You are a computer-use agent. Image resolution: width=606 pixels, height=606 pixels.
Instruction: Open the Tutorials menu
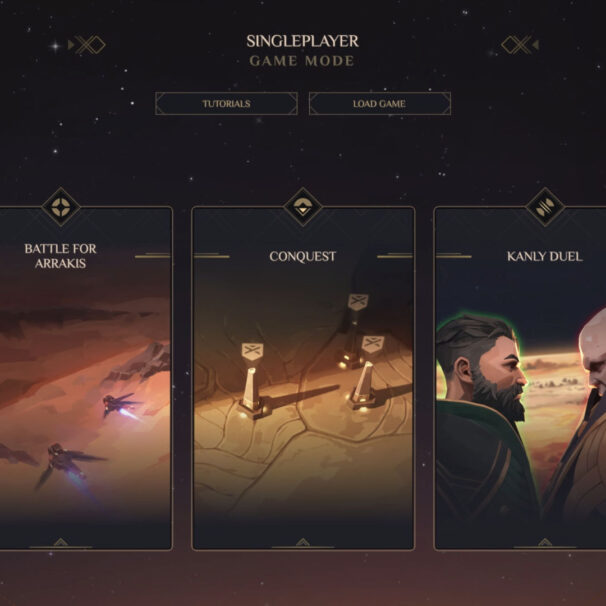(x=226, y=104)
